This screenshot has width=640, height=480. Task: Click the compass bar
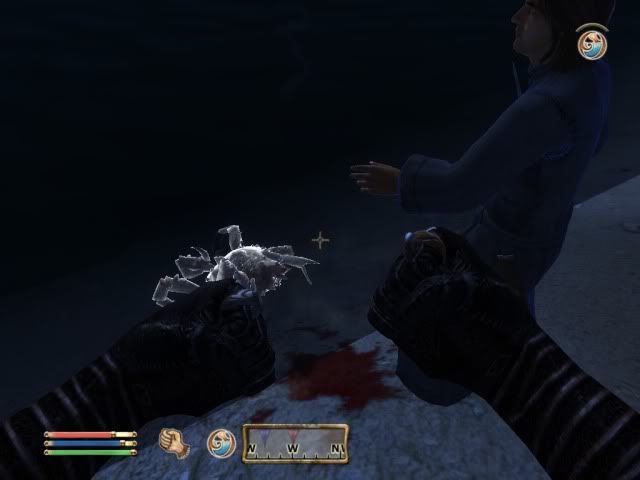[x=296, y=443]
